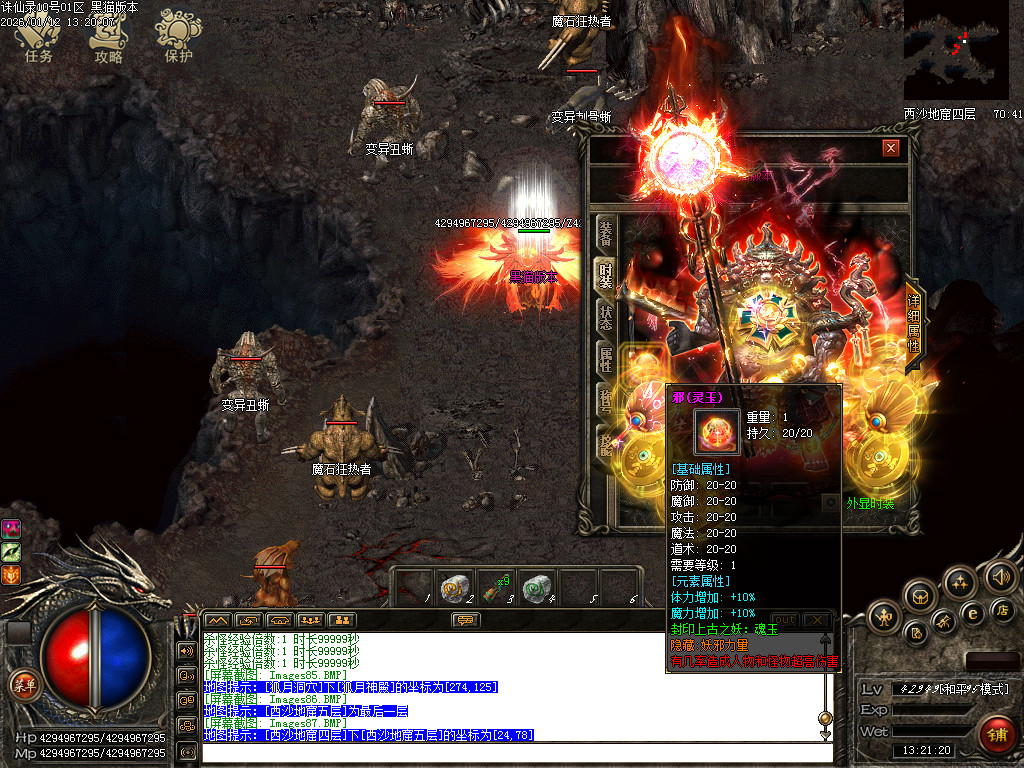1024x768 pixels.
Task: Open the 攻略 guide menu
Action: click(108, 38)
